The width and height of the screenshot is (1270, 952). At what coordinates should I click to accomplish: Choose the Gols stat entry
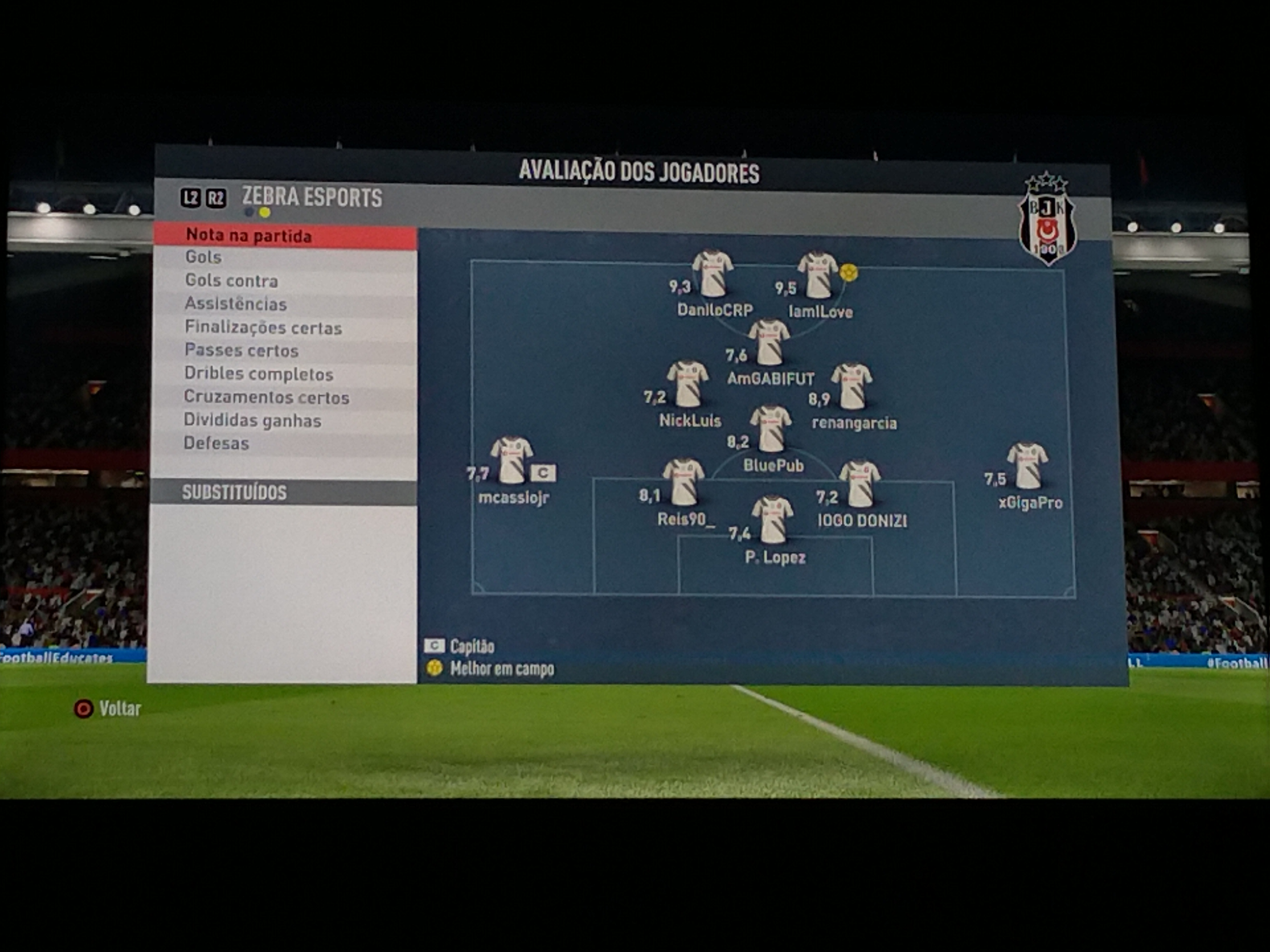285,257
